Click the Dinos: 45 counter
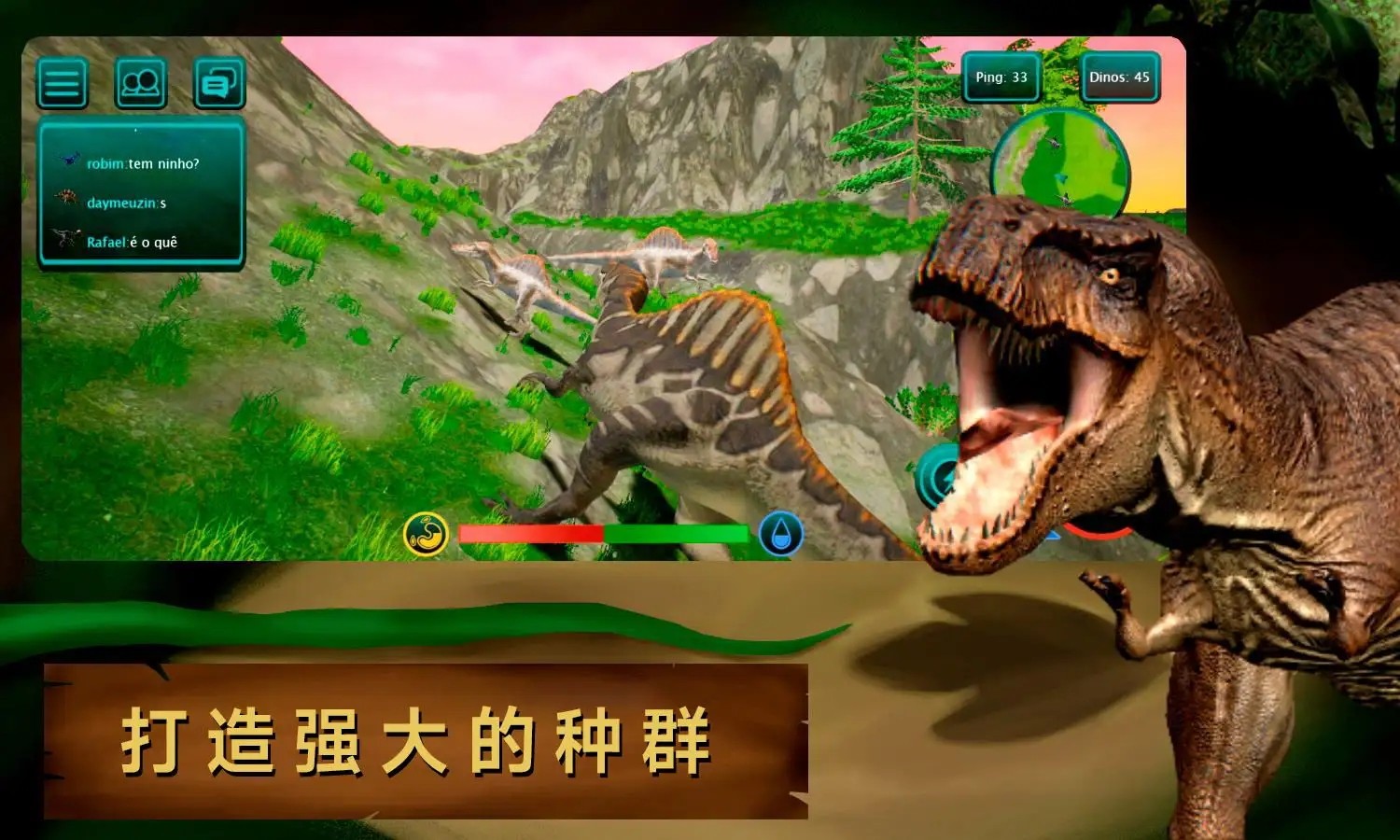This screenshot has height=840, width=1400. 1119,79
